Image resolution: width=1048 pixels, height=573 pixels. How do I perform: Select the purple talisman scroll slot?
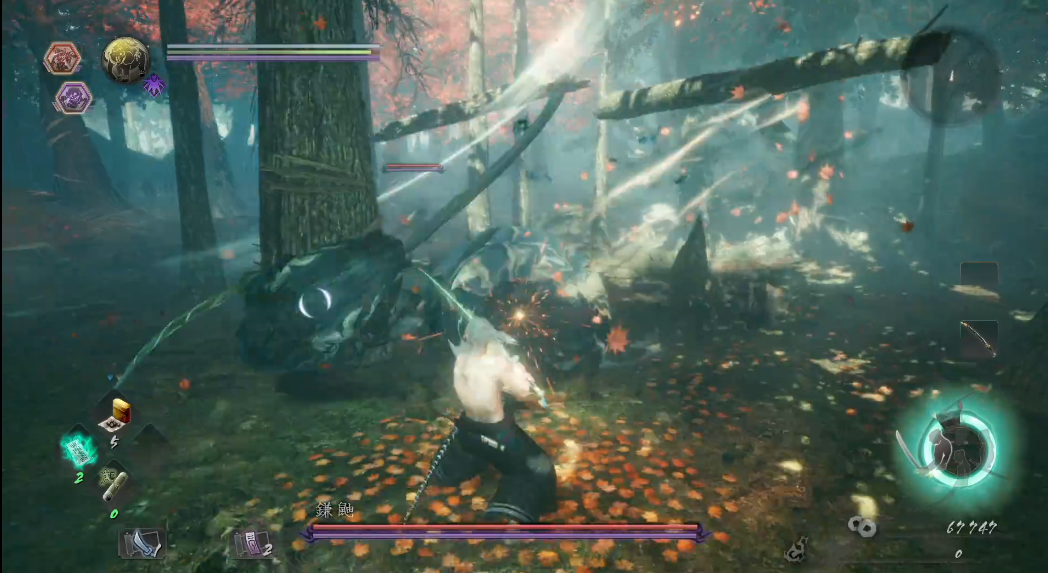[x=250, y=543]
